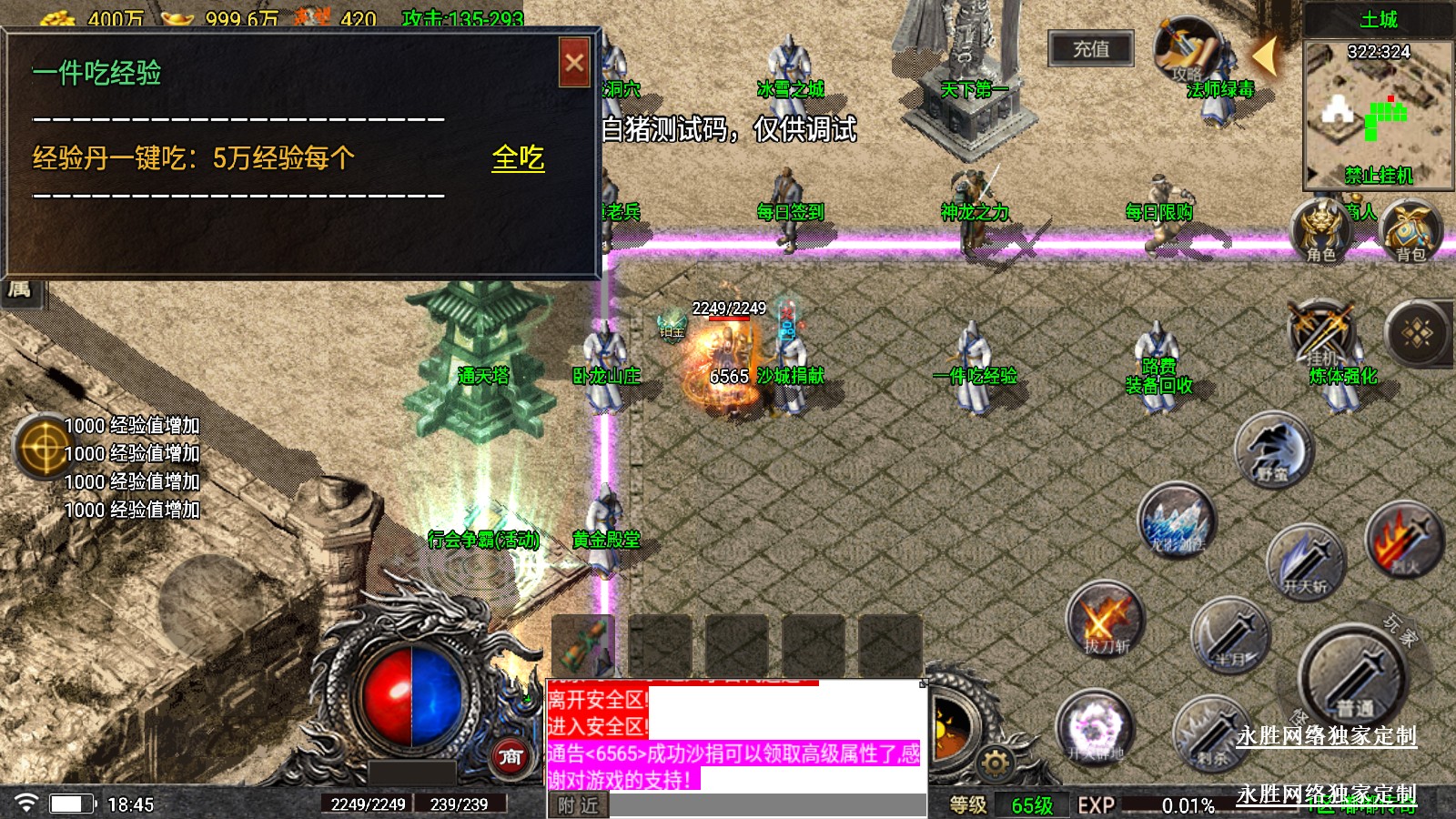Open the 商 shop button
The height and width of the screenshot is (819, 1456).
(x=511, y=755)
